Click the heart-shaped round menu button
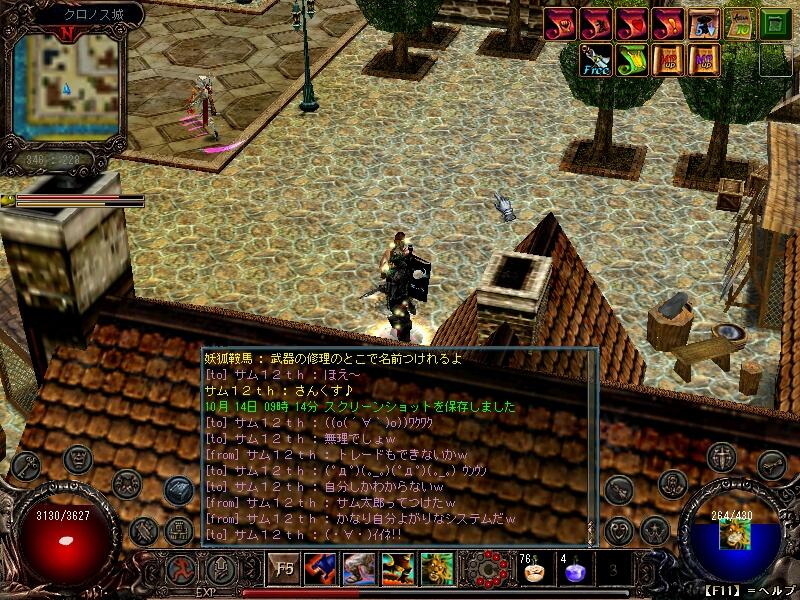 click(x=619, y=529)
